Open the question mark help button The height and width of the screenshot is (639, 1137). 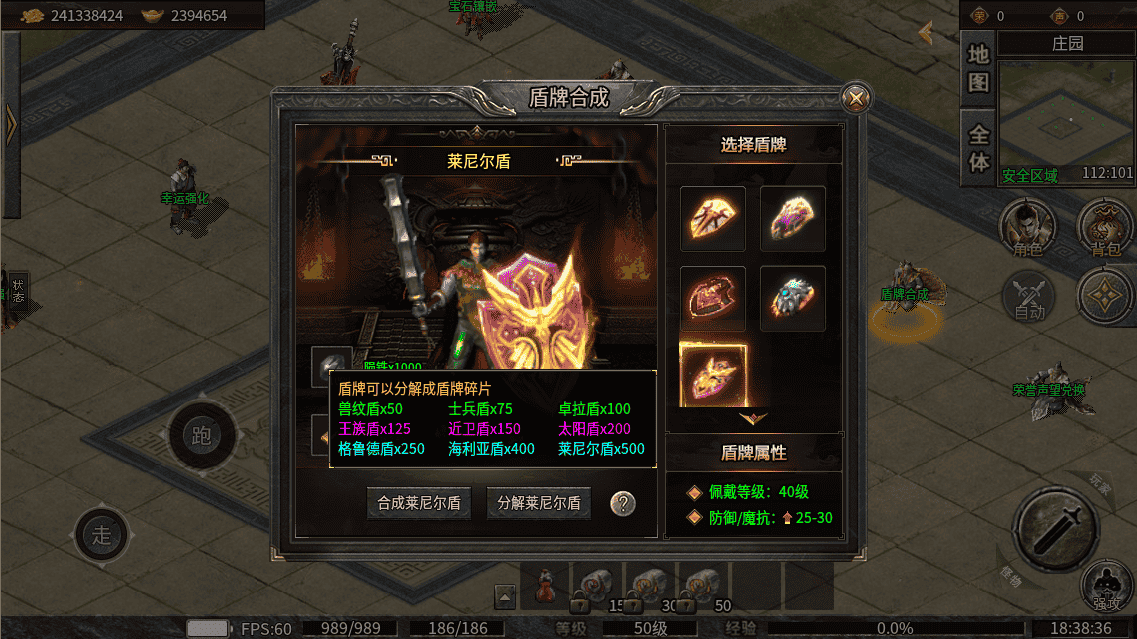pos(623,503)
